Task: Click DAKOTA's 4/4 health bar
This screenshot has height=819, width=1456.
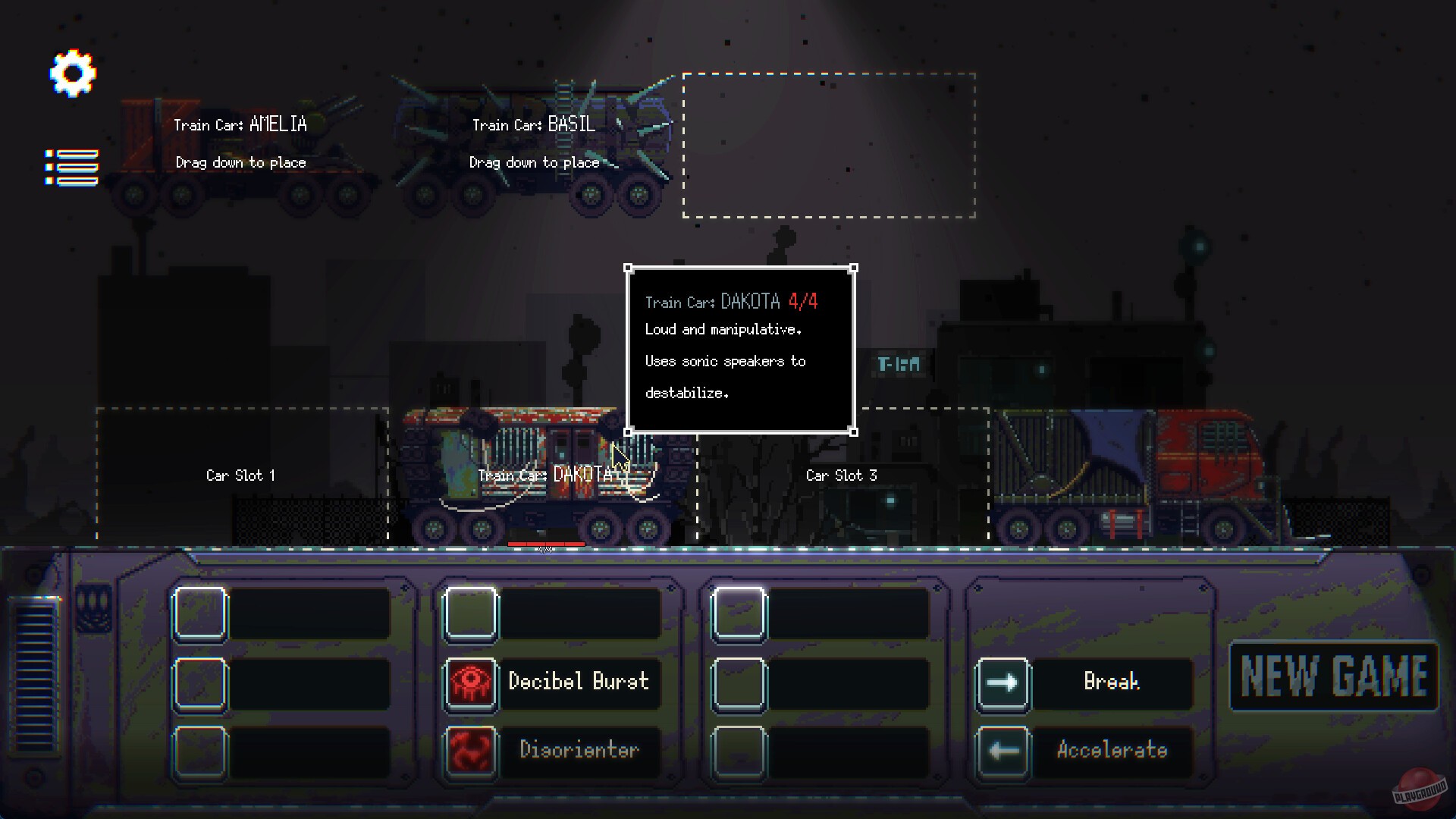Action: [548, 544]
